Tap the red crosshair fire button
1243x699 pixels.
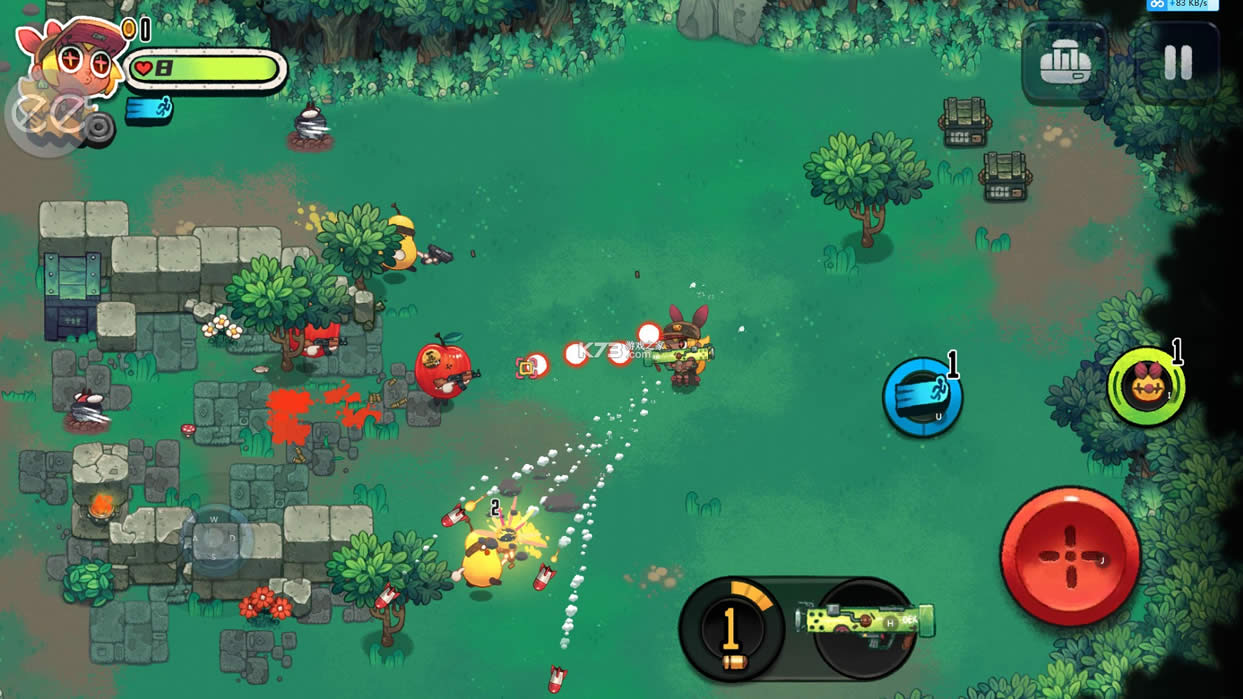pos(1070,556)
